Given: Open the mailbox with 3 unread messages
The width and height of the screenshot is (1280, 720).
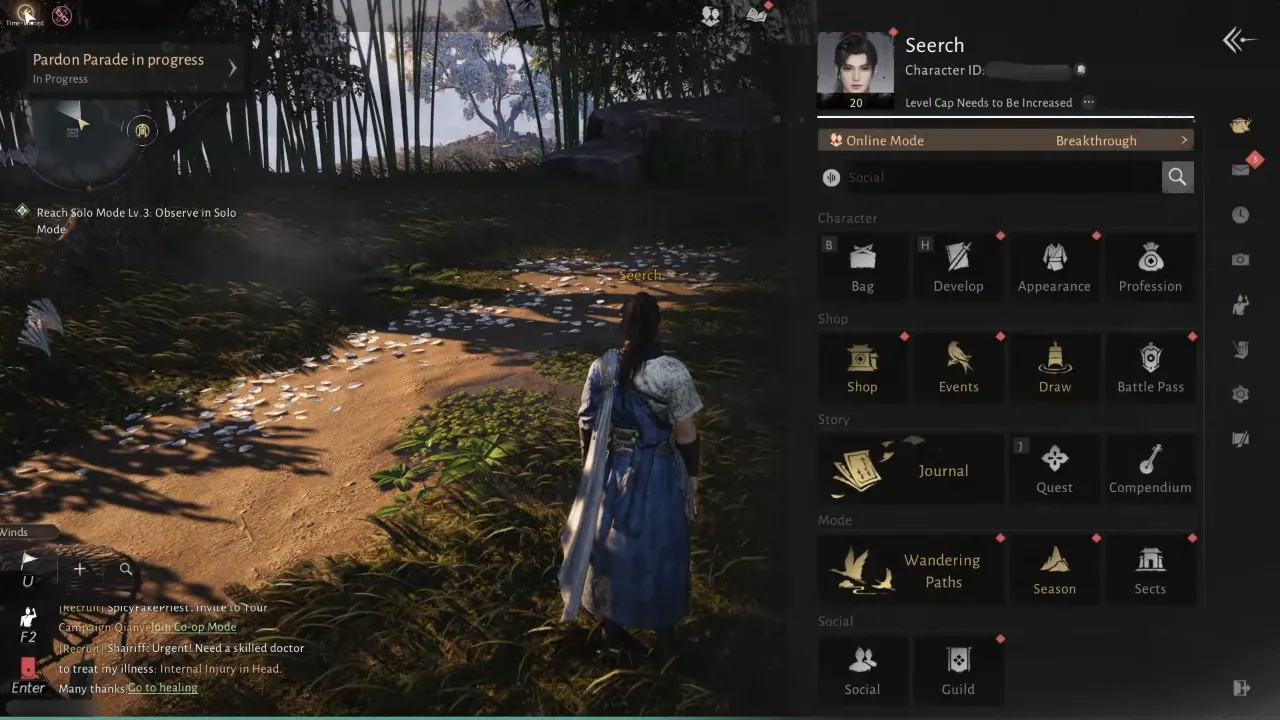Looking at the screenshot, I should (1240, 170).
